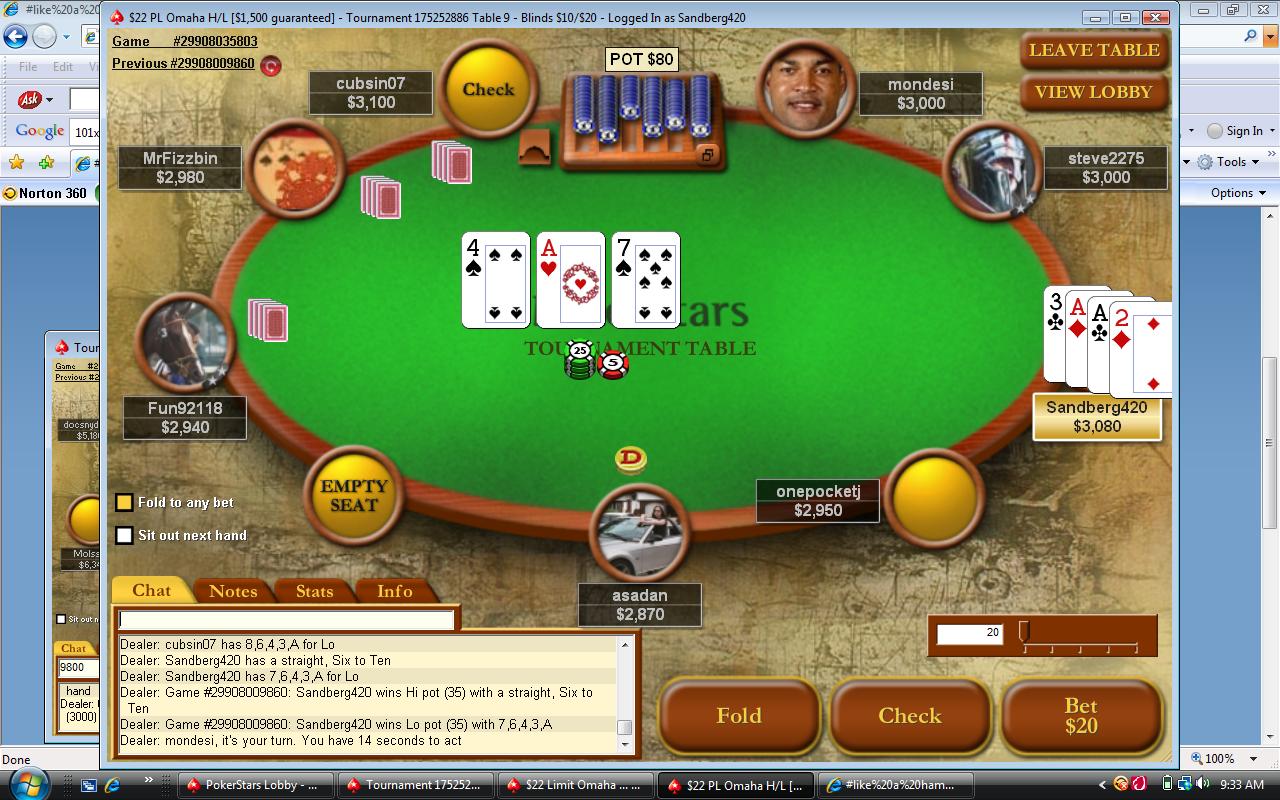Screen dimensions: 1280x800
Task: Select the Chat tab
Action: (152, 590)
